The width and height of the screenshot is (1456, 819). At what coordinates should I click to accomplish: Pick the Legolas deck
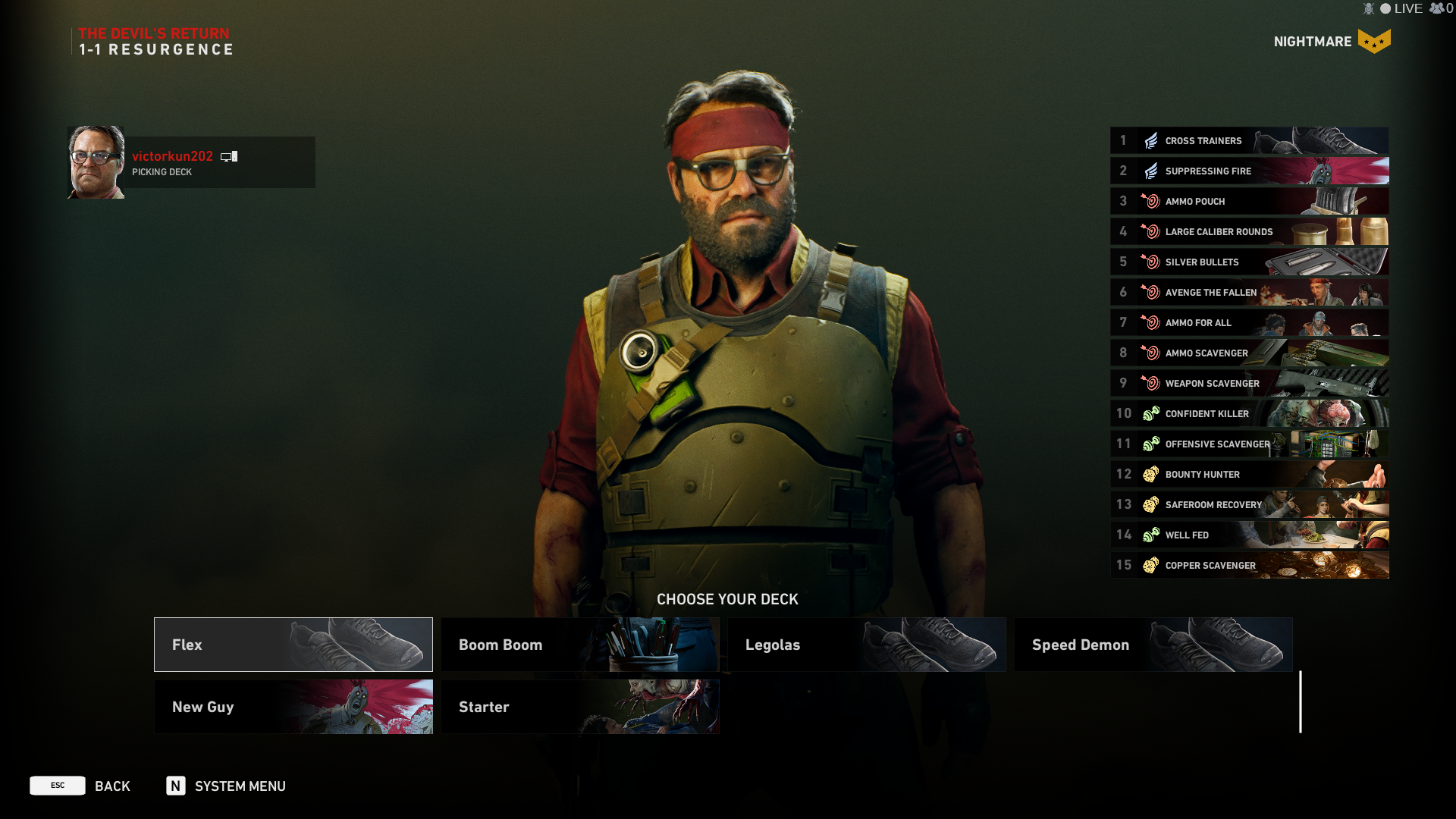866,645
